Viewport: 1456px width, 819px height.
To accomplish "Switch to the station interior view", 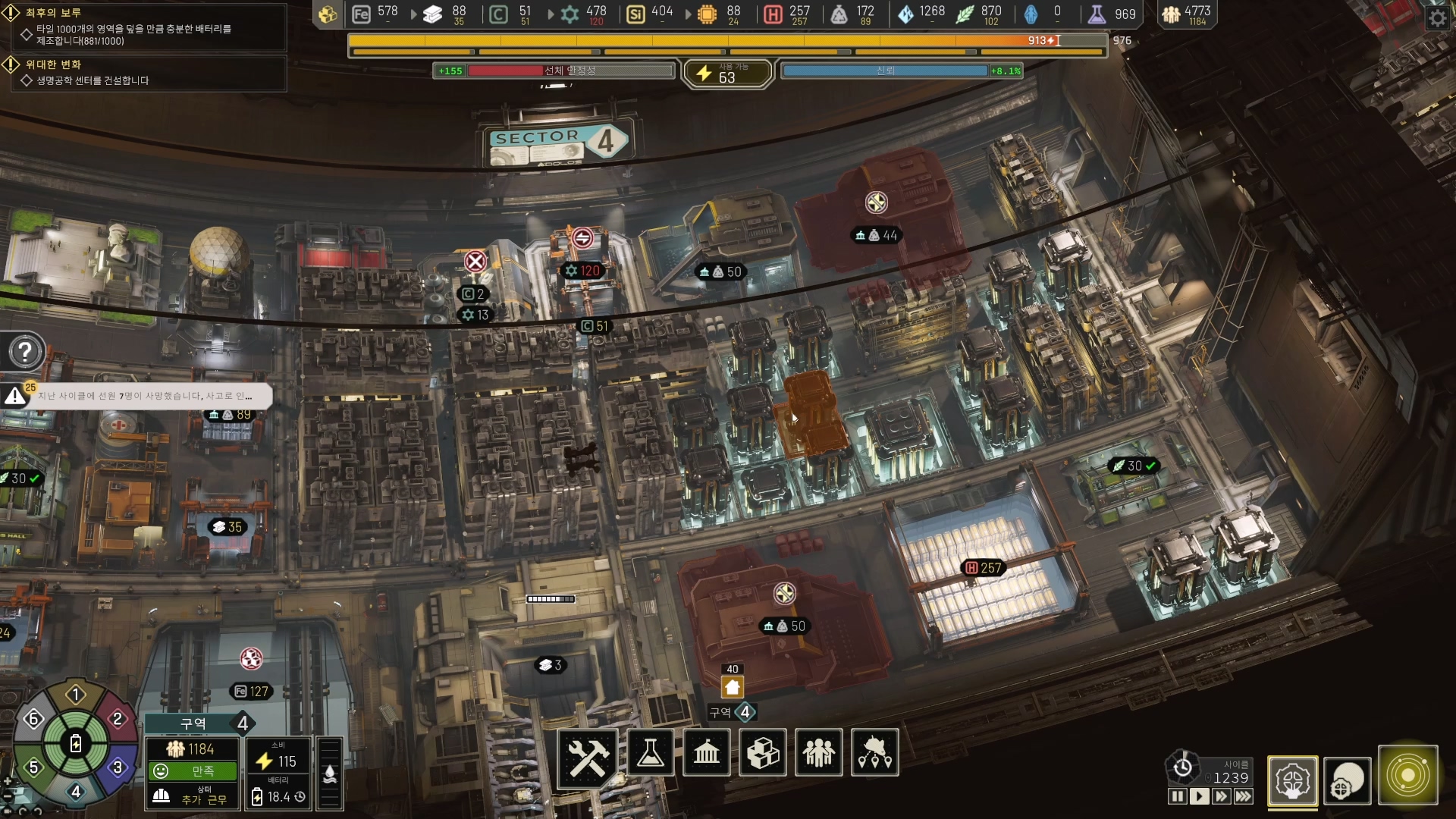I will coord(1292,780).
